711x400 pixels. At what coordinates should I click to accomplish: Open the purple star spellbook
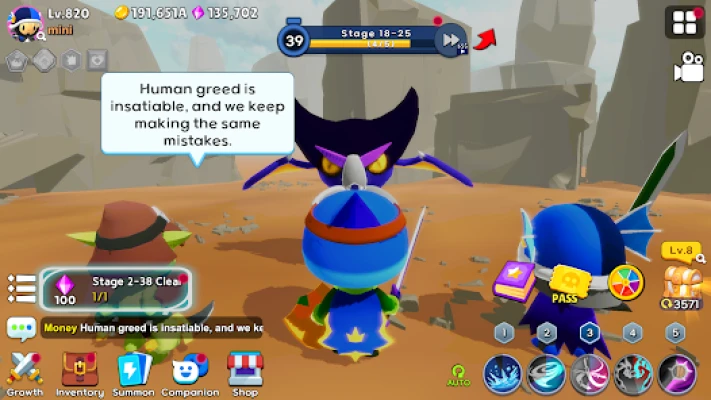pyautogui.click(x=516, y=280)
